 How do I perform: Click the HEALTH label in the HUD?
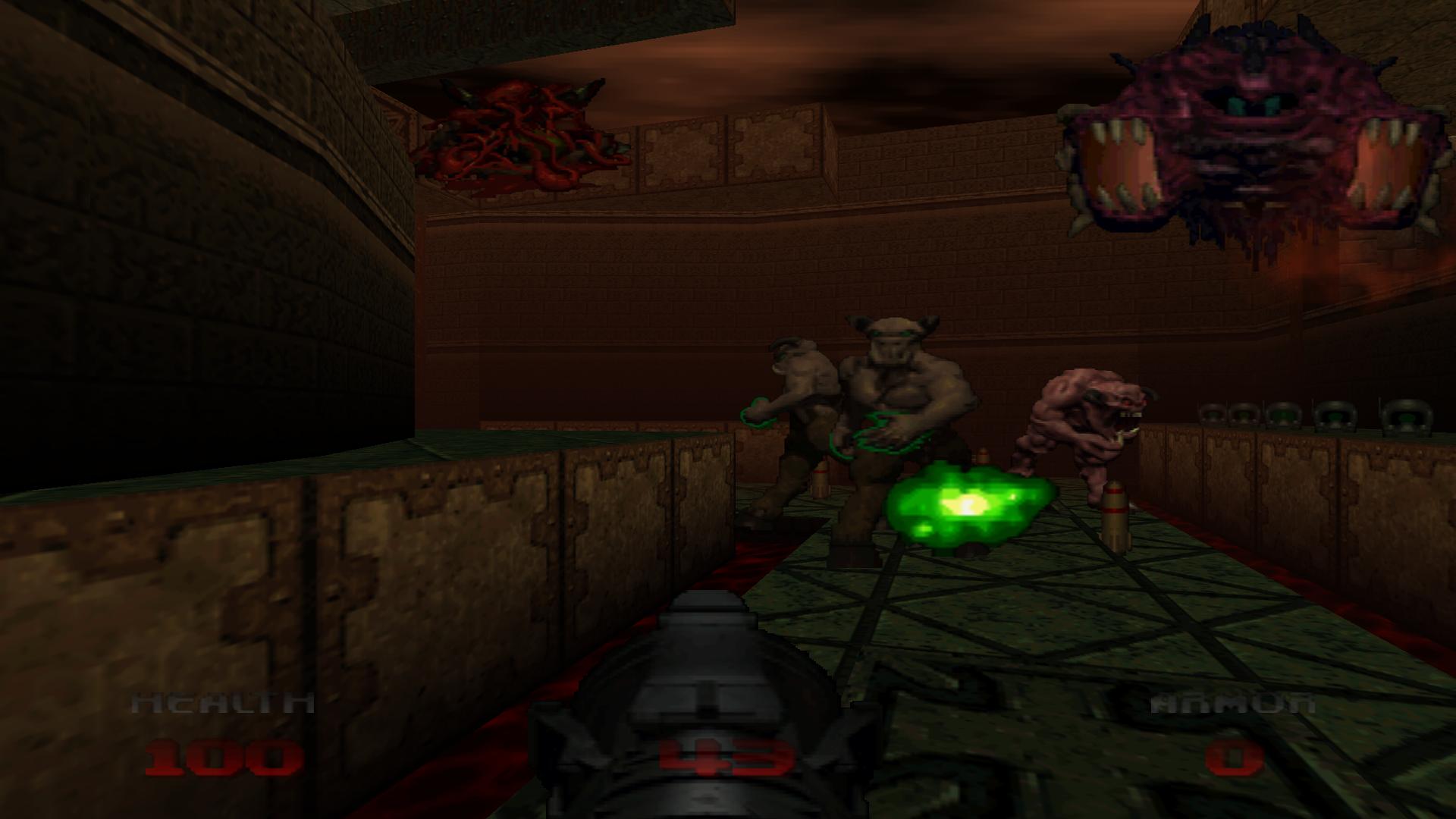pyautogui.click(x=222, y=701)
